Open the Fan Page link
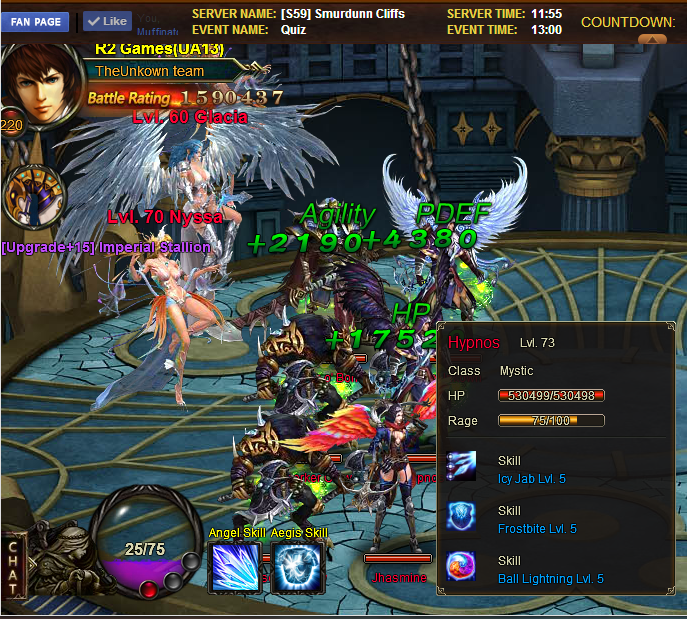Viewport: 687px width, 619px height. (x=35, y=21)
